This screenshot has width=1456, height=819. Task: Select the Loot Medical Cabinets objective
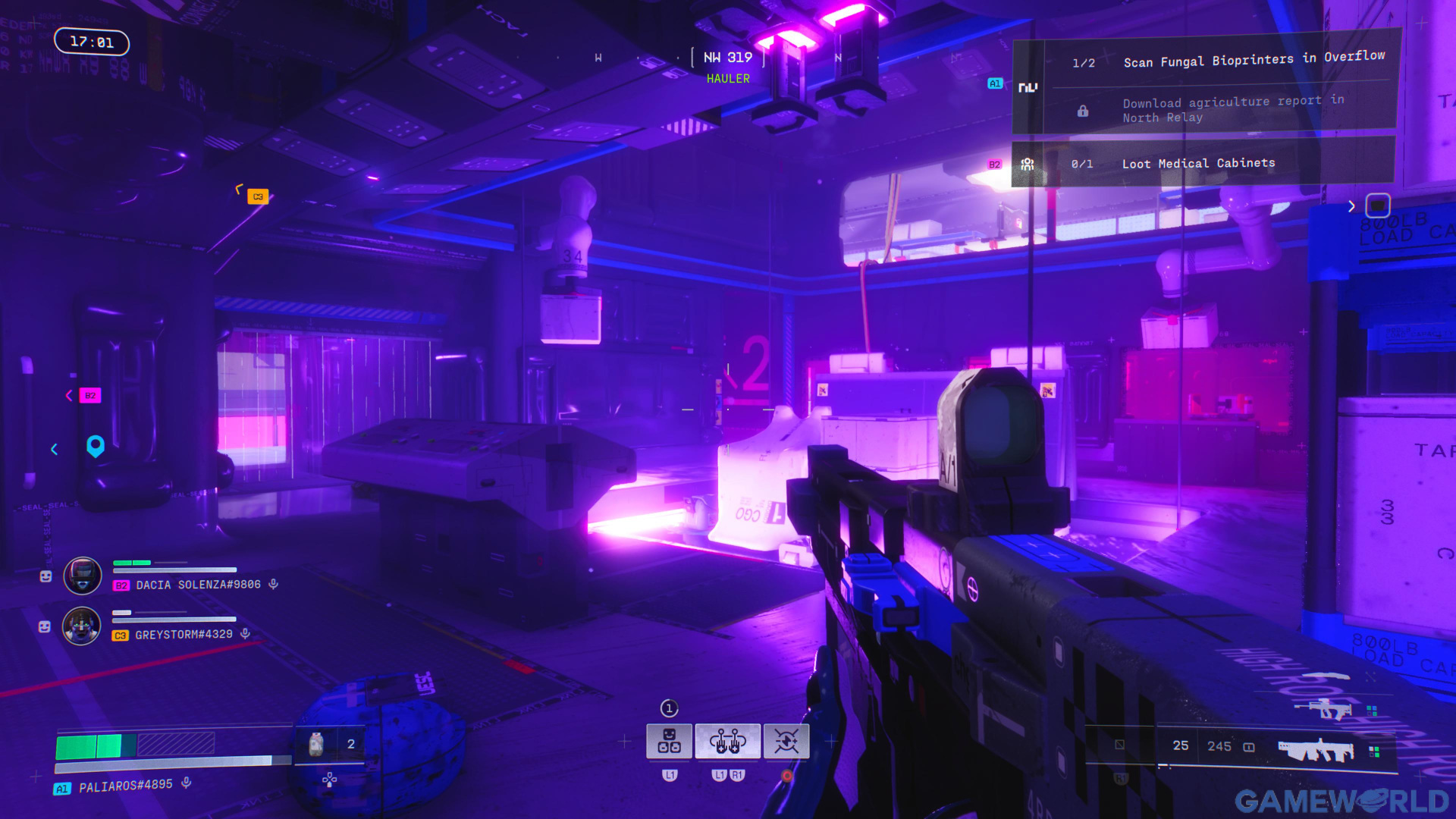1198,164
